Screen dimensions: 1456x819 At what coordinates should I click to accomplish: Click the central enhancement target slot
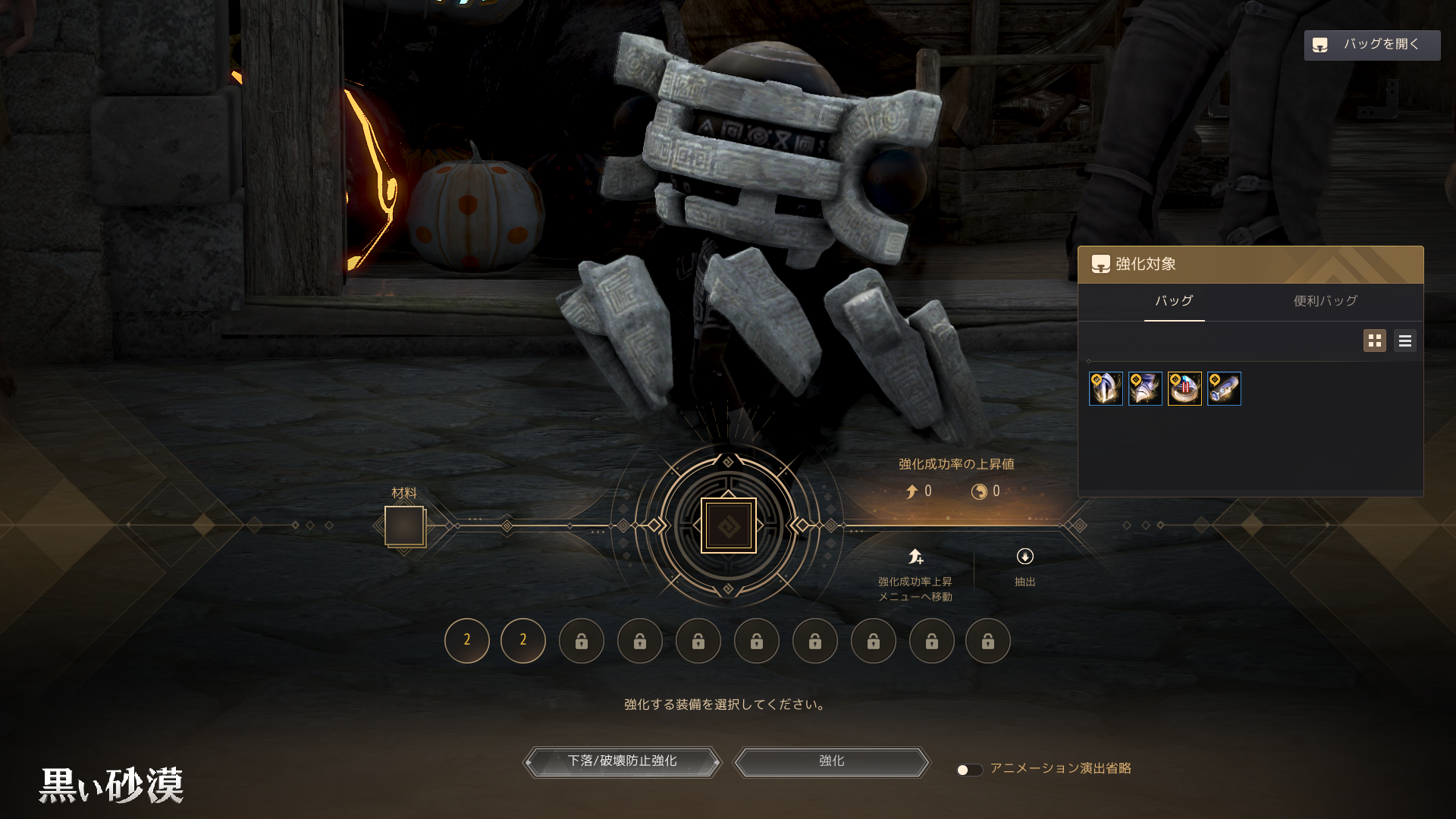click(728, 526)
